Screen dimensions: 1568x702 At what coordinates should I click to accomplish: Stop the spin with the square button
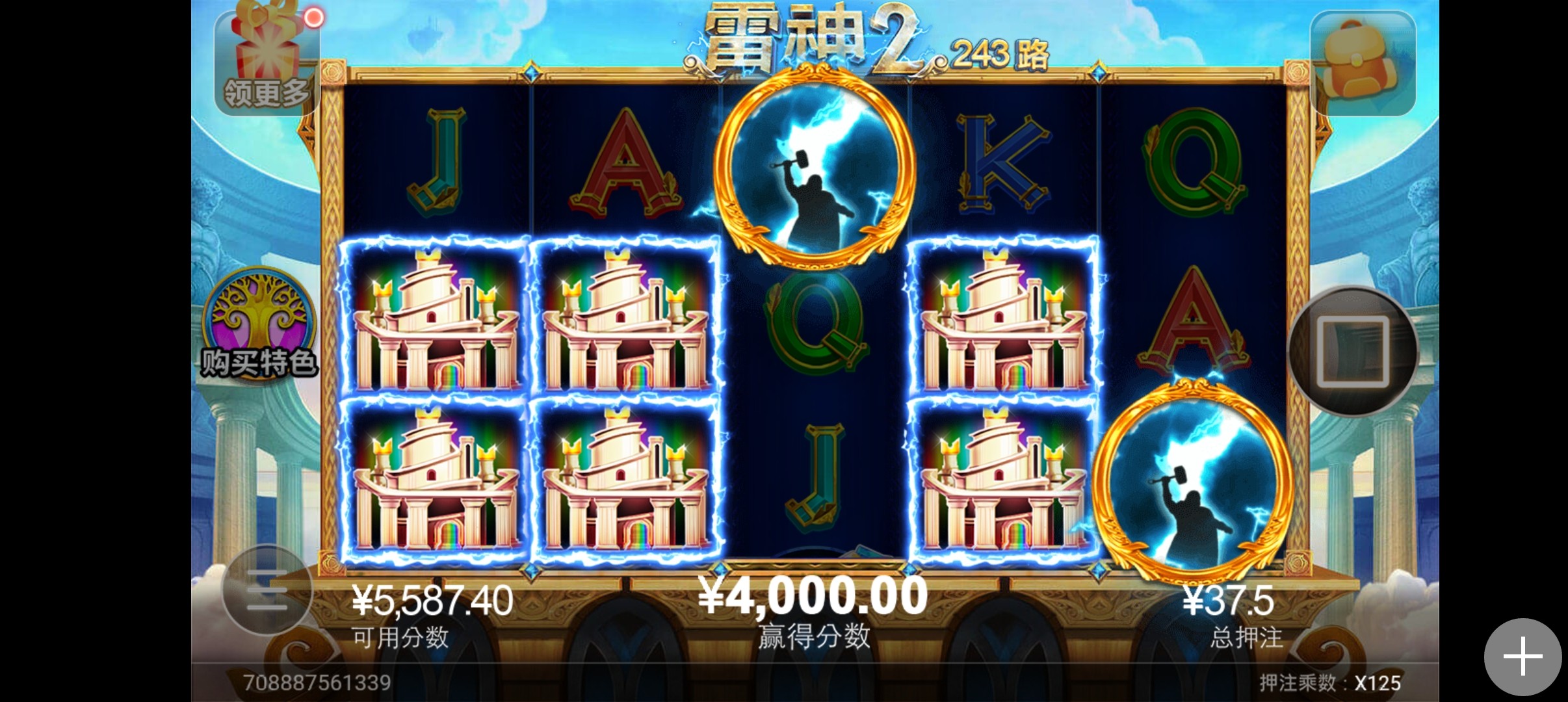pyautogui.click(x=1353, y=352)
